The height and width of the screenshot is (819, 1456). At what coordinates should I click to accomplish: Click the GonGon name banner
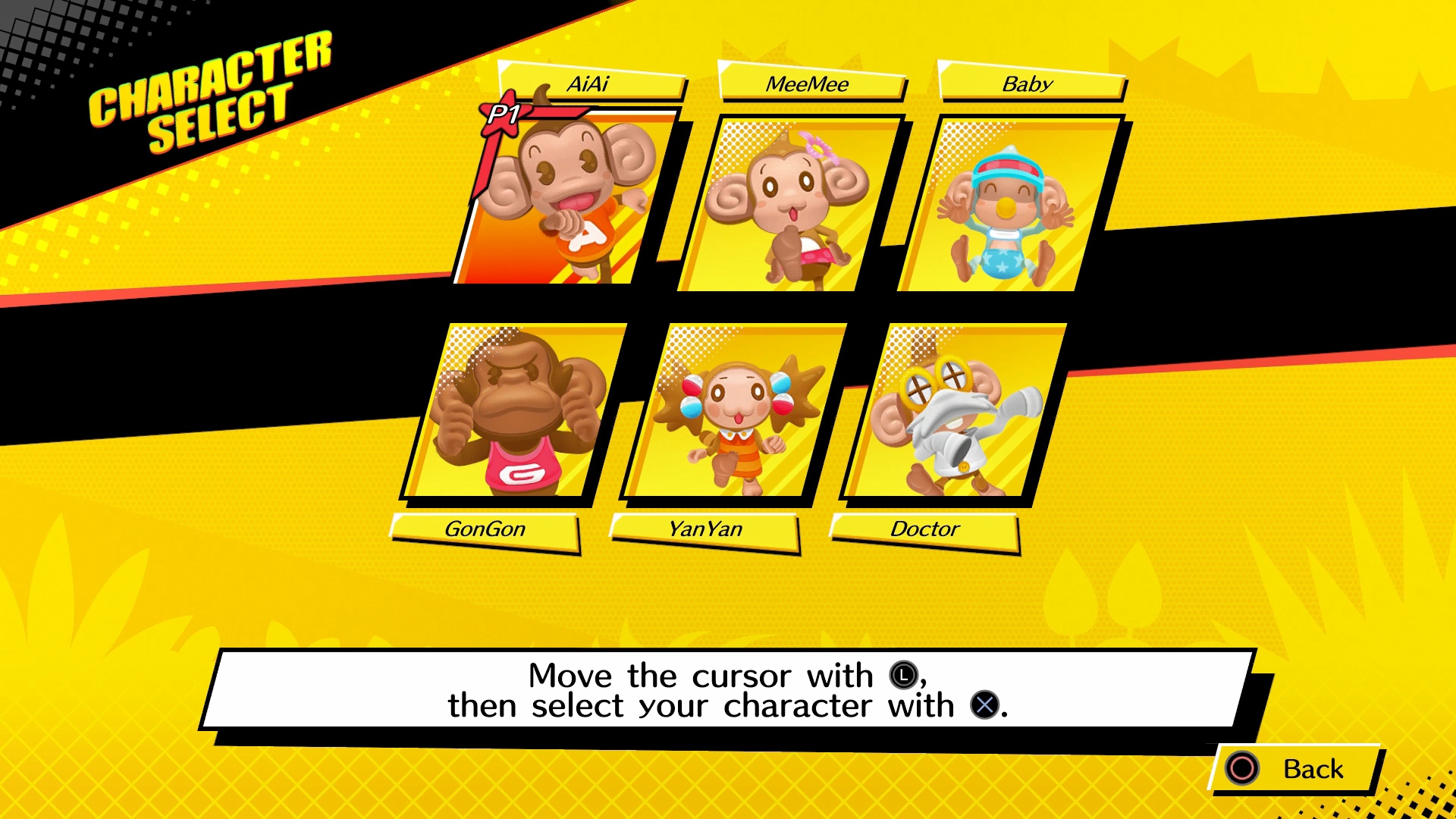point(484,529)
